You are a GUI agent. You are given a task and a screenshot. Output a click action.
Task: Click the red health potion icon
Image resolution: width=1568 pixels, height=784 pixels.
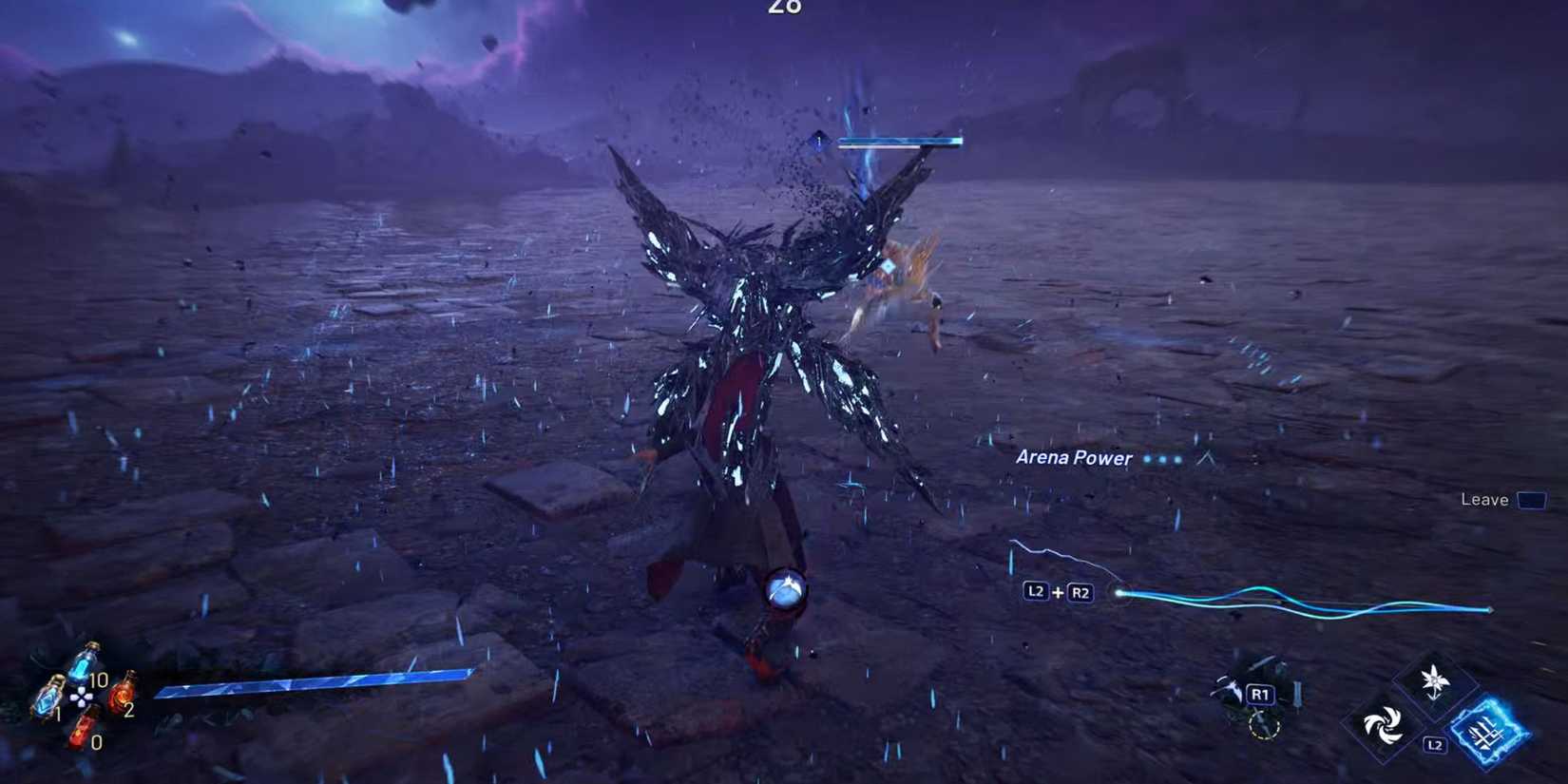click(x=123, y=697)
